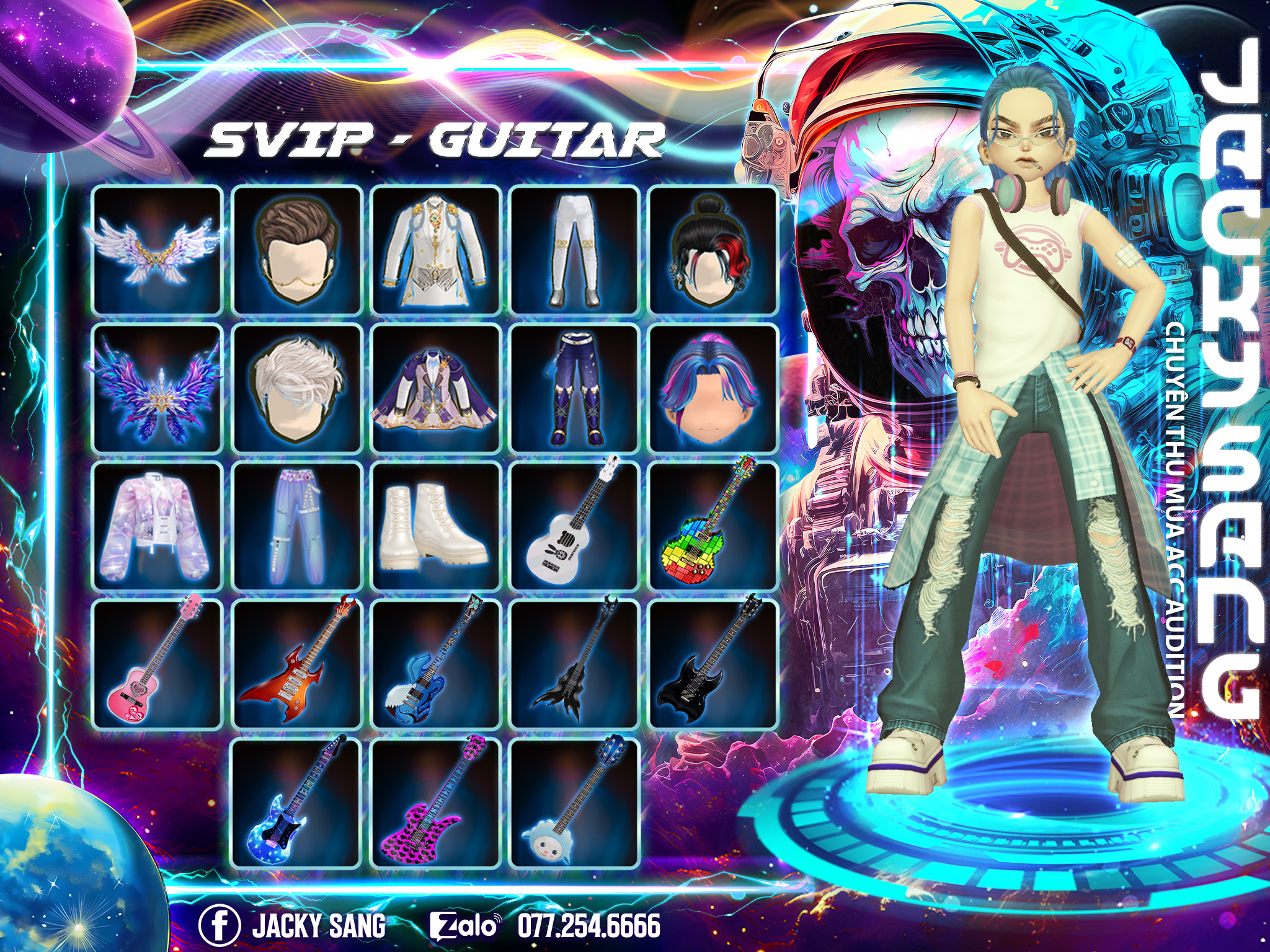This screenshot has width=1270, height=952.
Task: Select the white lace-up boots
Action: click(x=435, y=527)
